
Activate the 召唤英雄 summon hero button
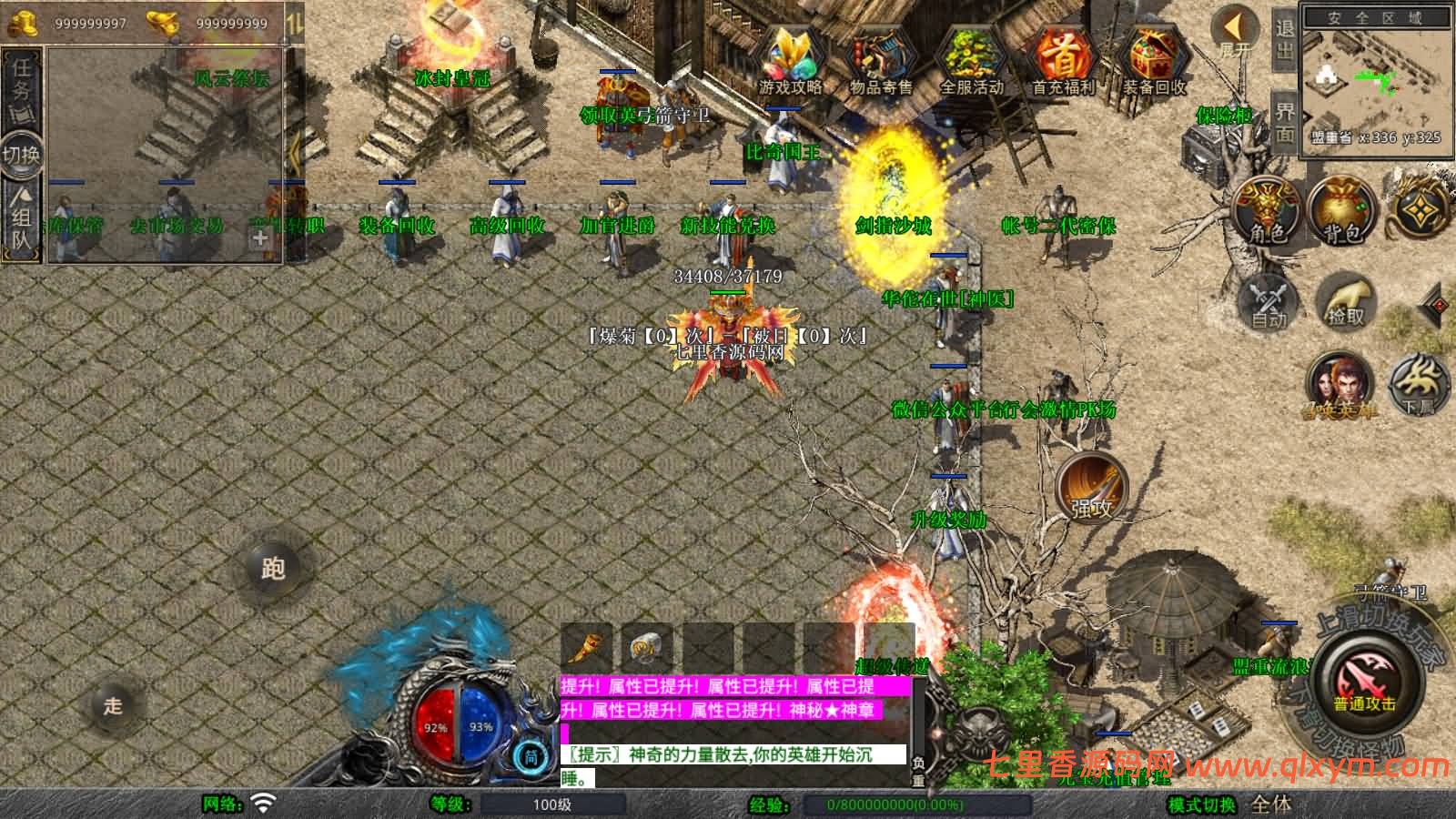[1340, 384]
